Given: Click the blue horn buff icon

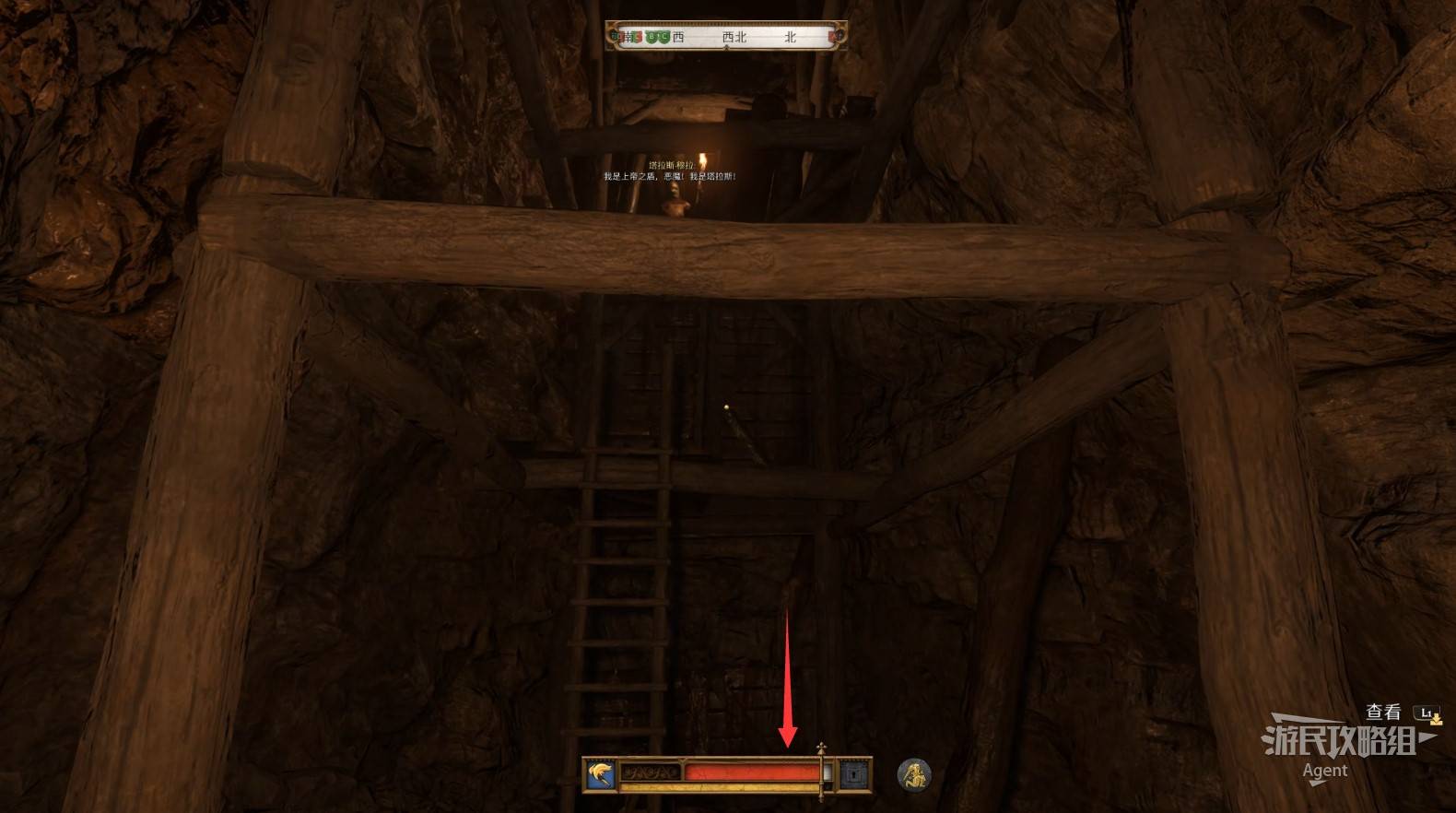Looking at the screenshot, I should [600, 774].
